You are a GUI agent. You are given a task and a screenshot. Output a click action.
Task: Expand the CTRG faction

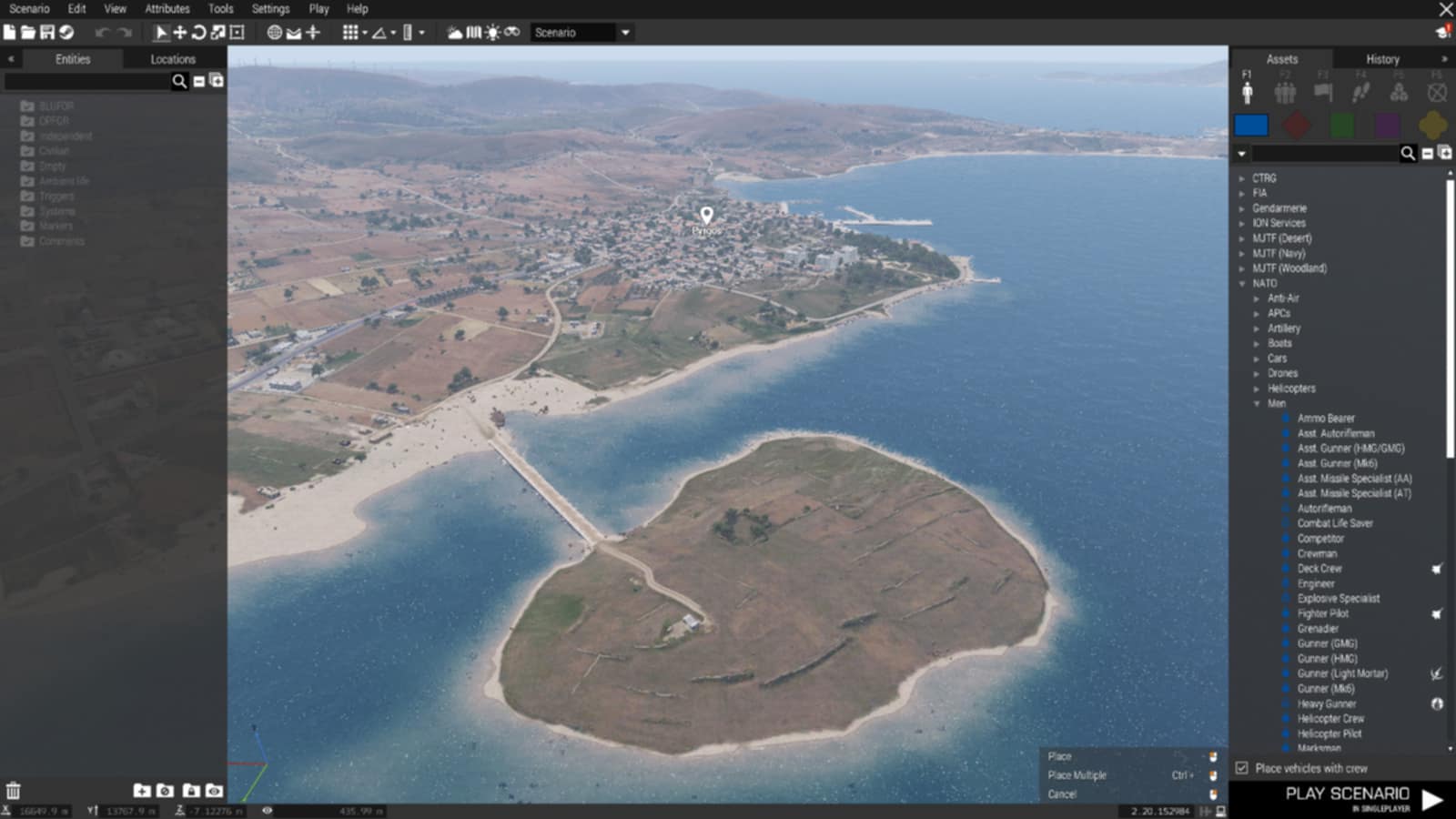pyautogui.click(x=1243, y=178)
